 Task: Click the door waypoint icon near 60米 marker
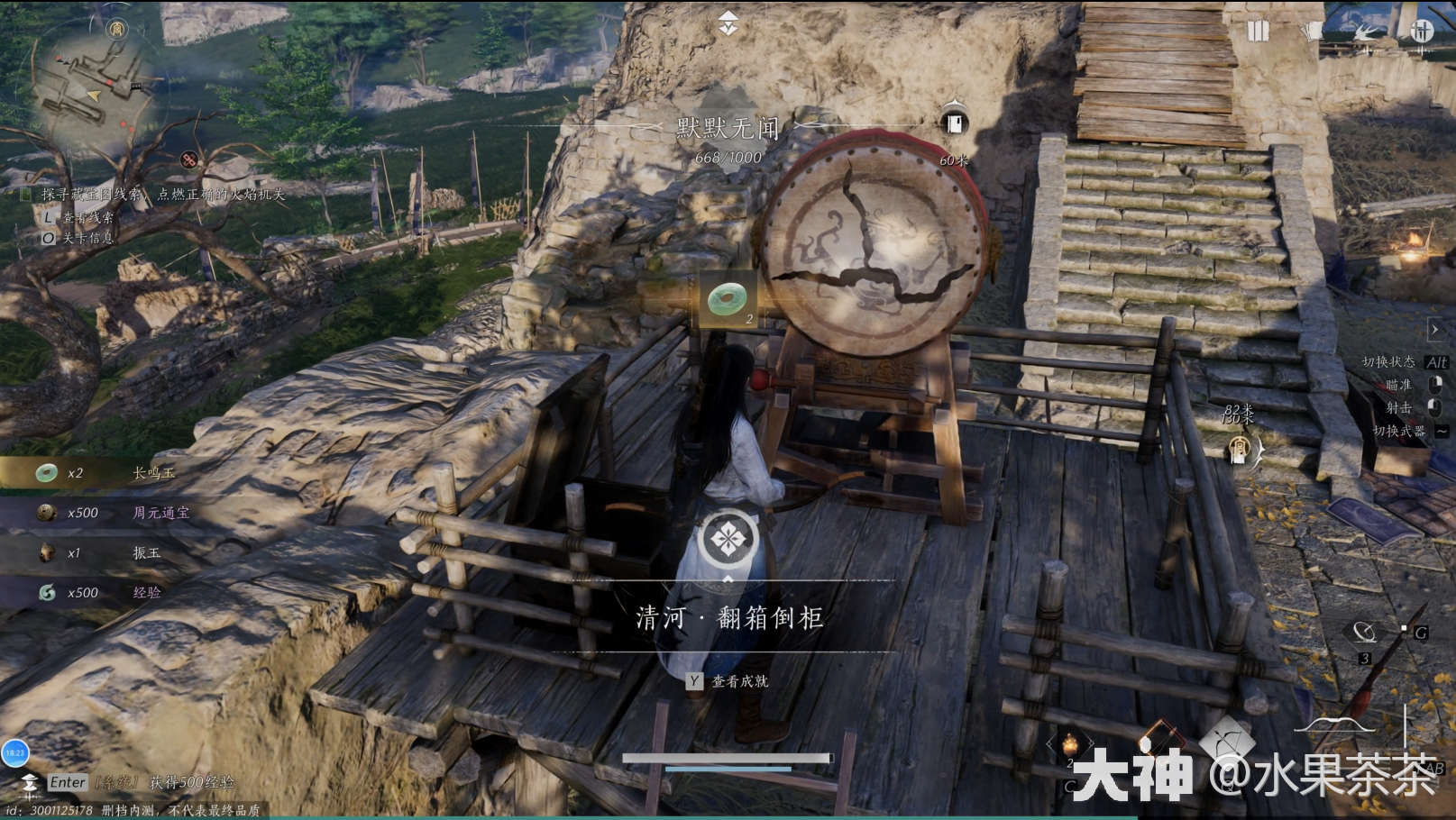tap(955, 119)
